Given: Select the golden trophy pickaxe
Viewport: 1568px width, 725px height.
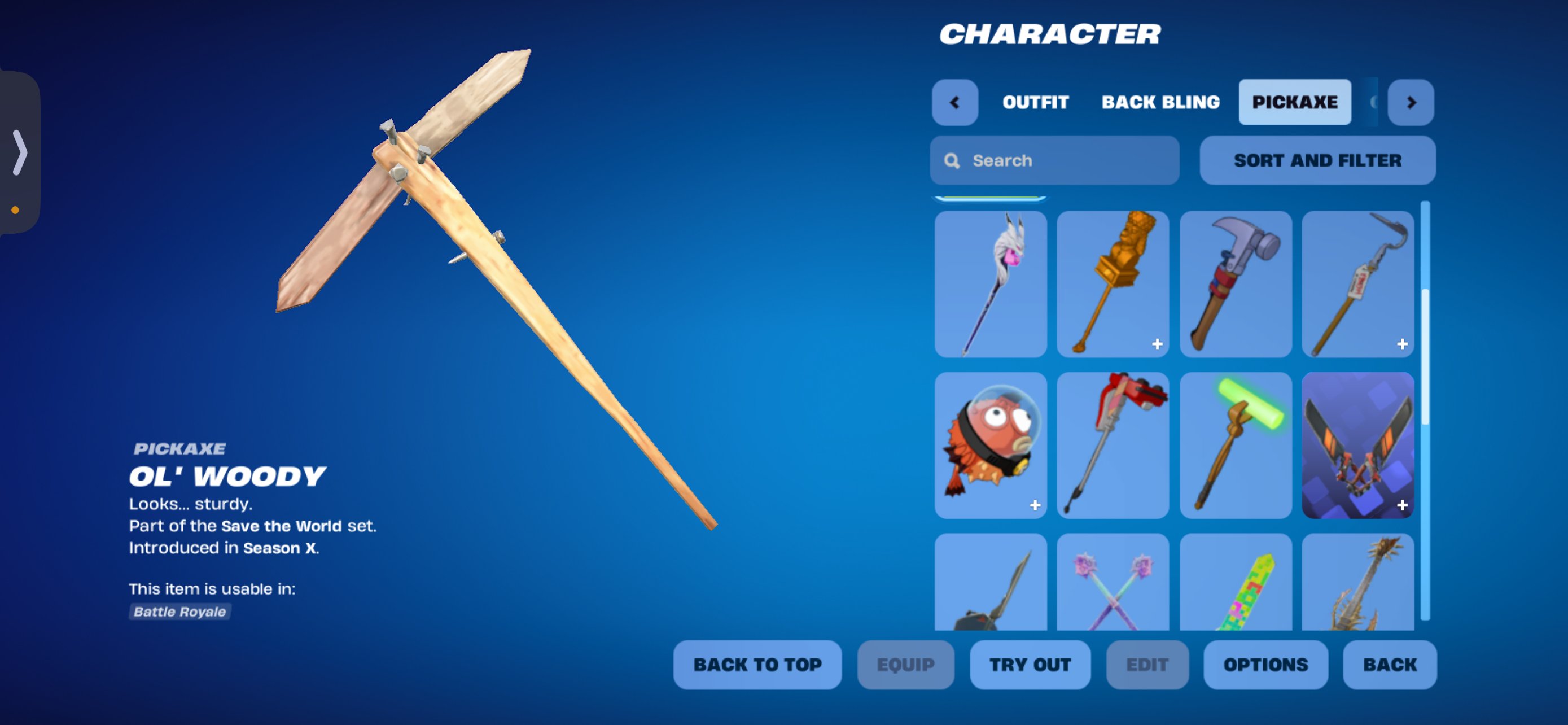Looking at the screenshot, I should point(1112,283).
